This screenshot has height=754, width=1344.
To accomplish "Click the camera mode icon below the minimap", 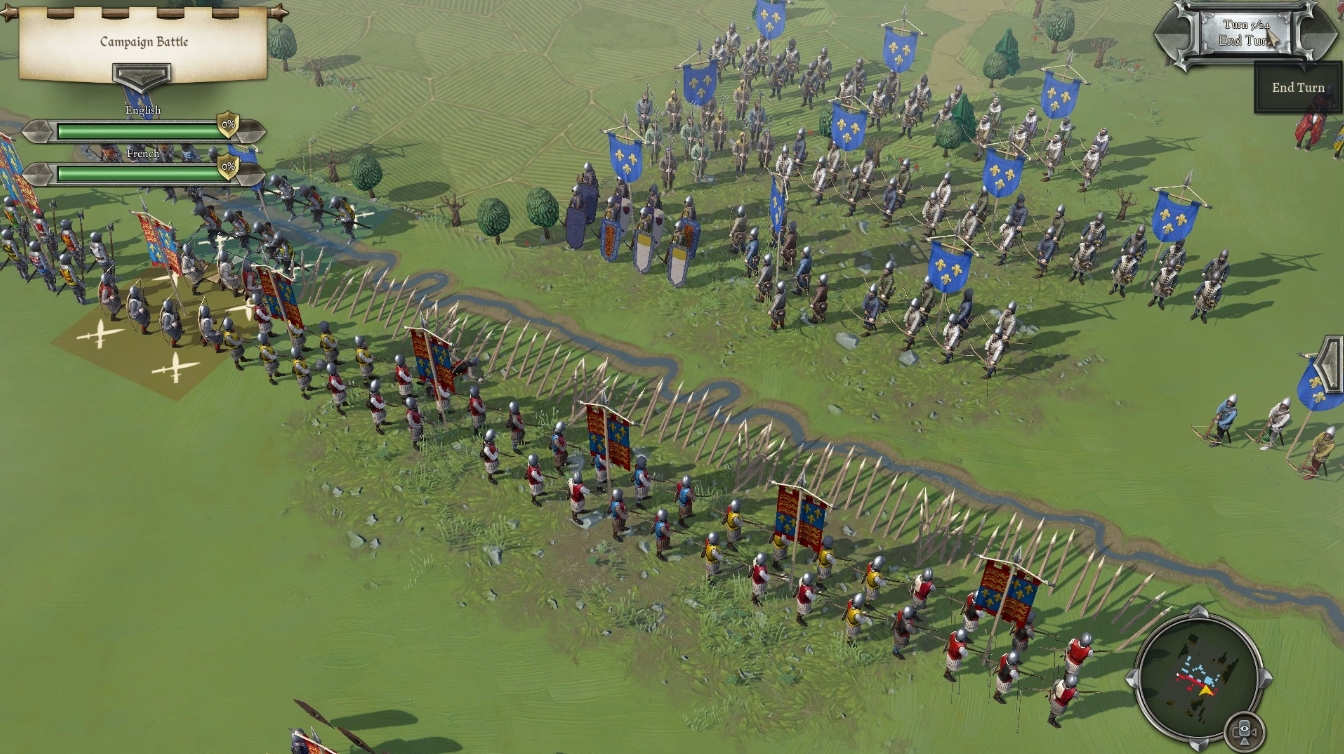I will pyautogui.click(x=1244, y=731).
